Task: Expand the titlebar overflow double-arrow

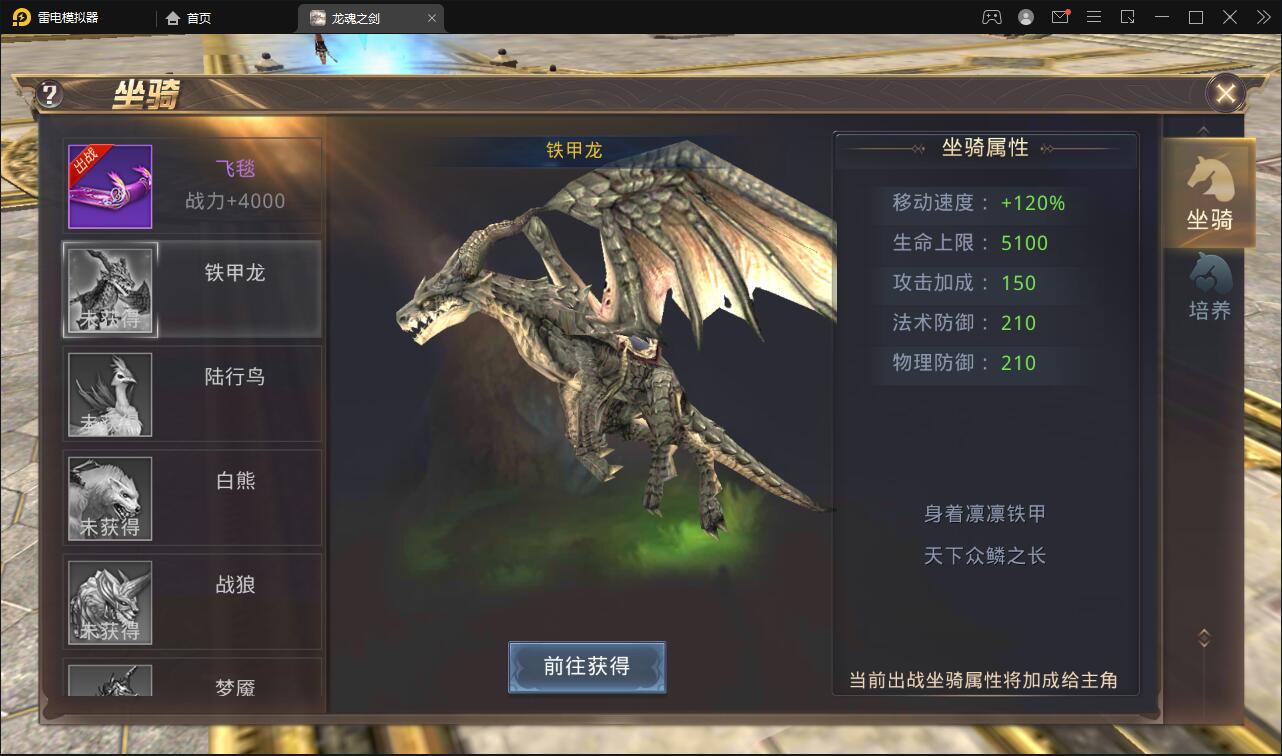Action: (x=1264, y=17)
